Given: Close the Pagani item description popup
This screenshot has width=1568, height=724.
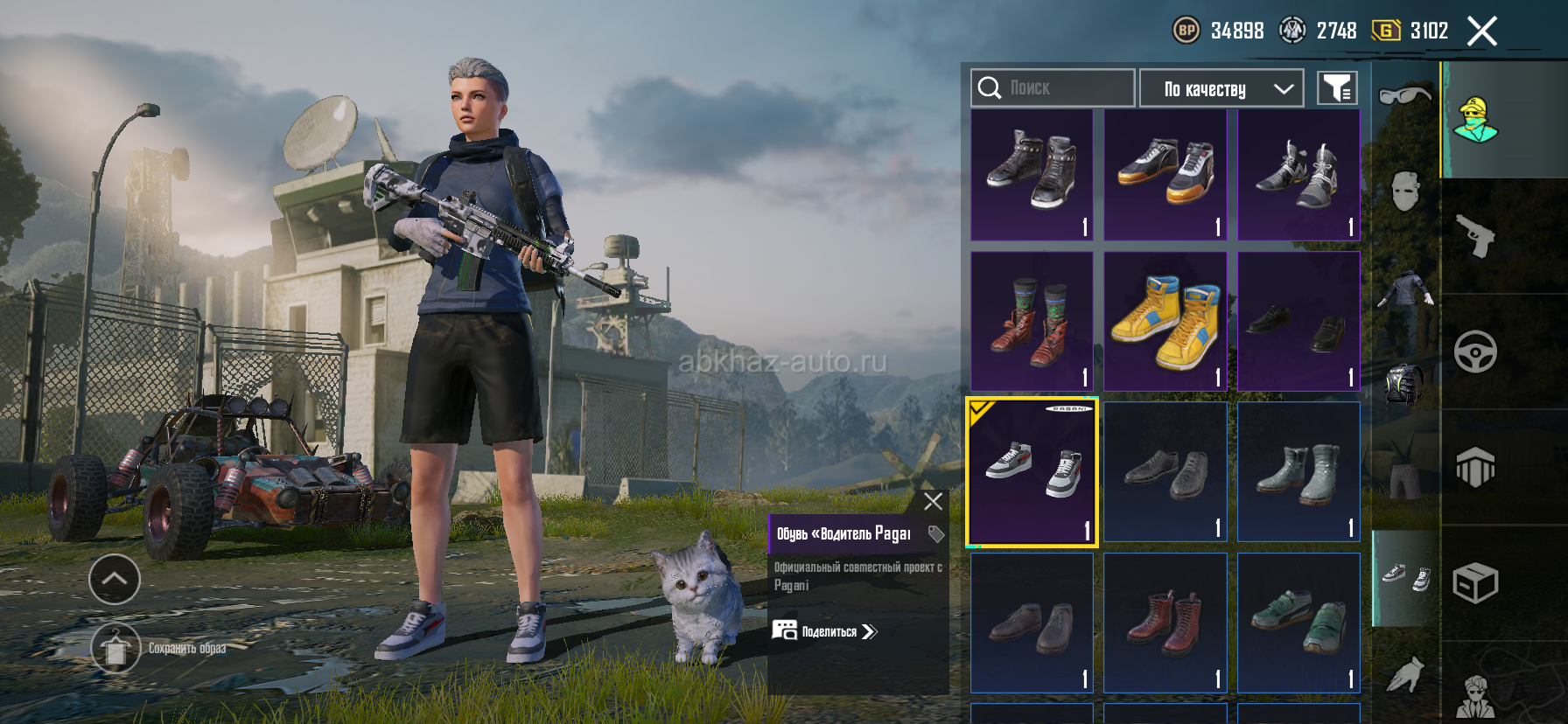Looking at the screenshot, I should click(933, 501).
